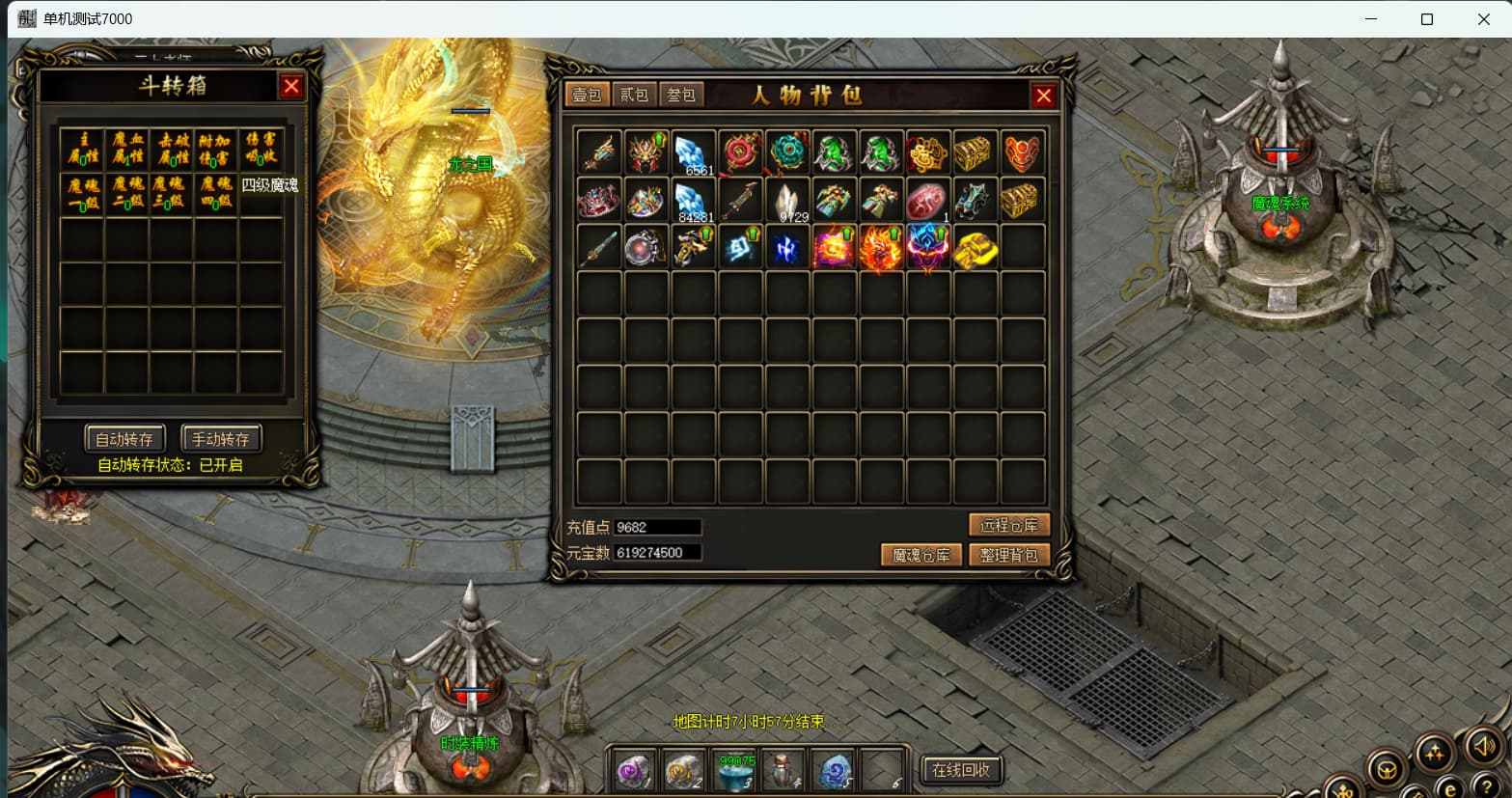
Task: Use the purple swirl stone in hotbar slot 1
Action: tap(634, 771)
